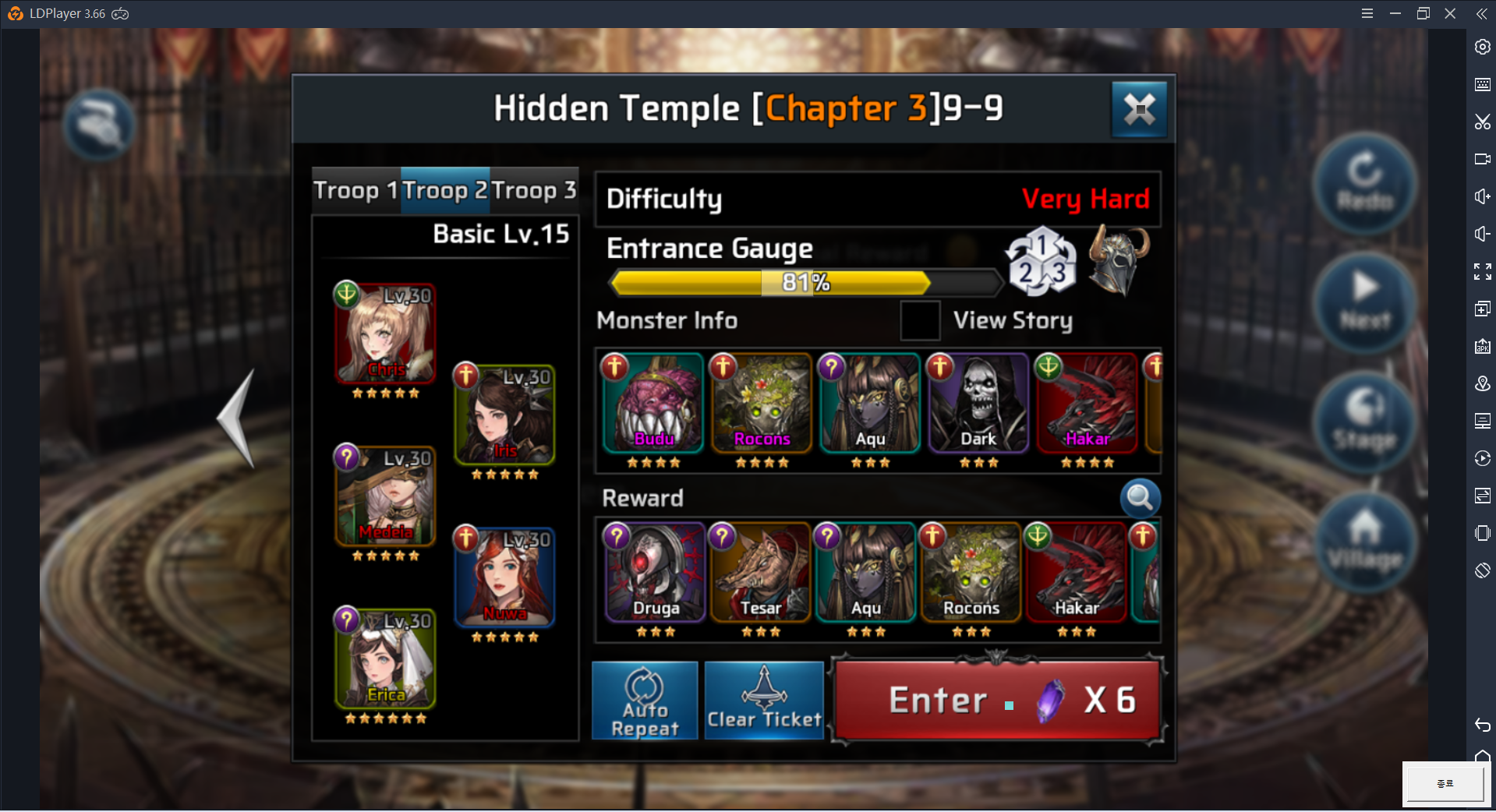This screenshot has width=1496, height=812.
Task: Check the Druga reward card
Action: tap(656, 574)
